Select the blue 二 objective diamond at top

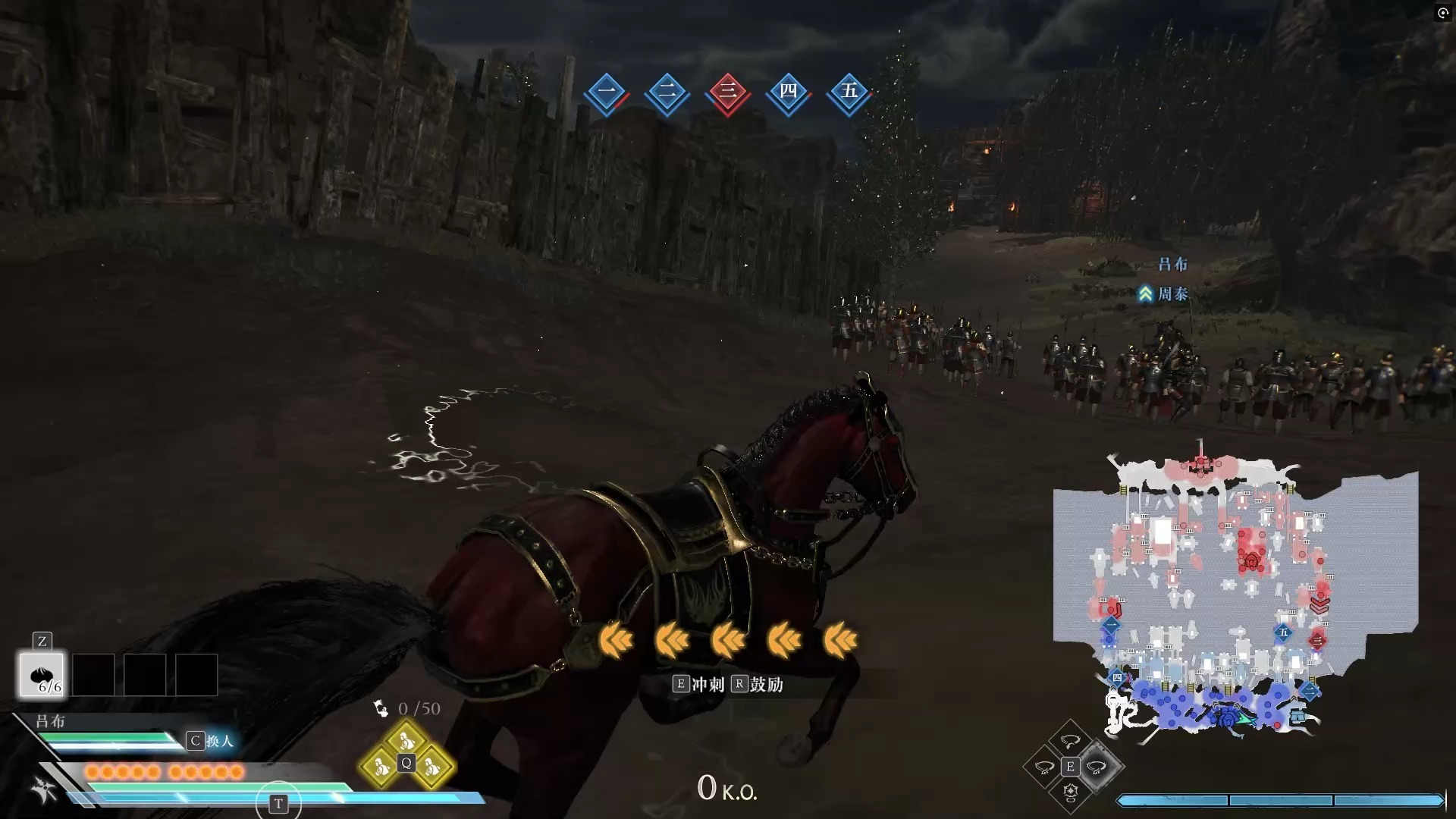(x=667, y=93)
